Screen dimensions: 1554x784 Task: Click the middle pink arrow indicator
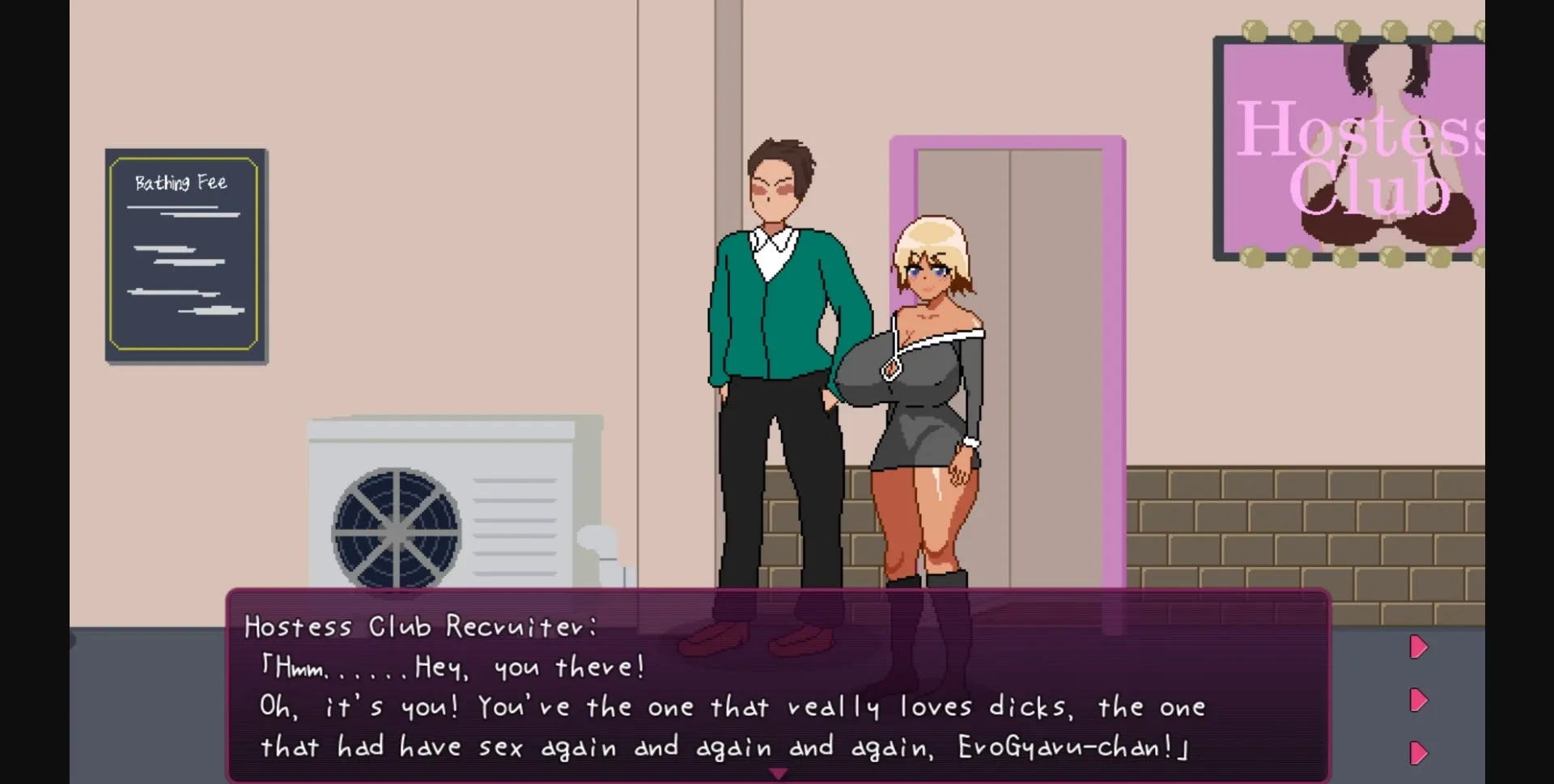click(x=1419, y=701)
